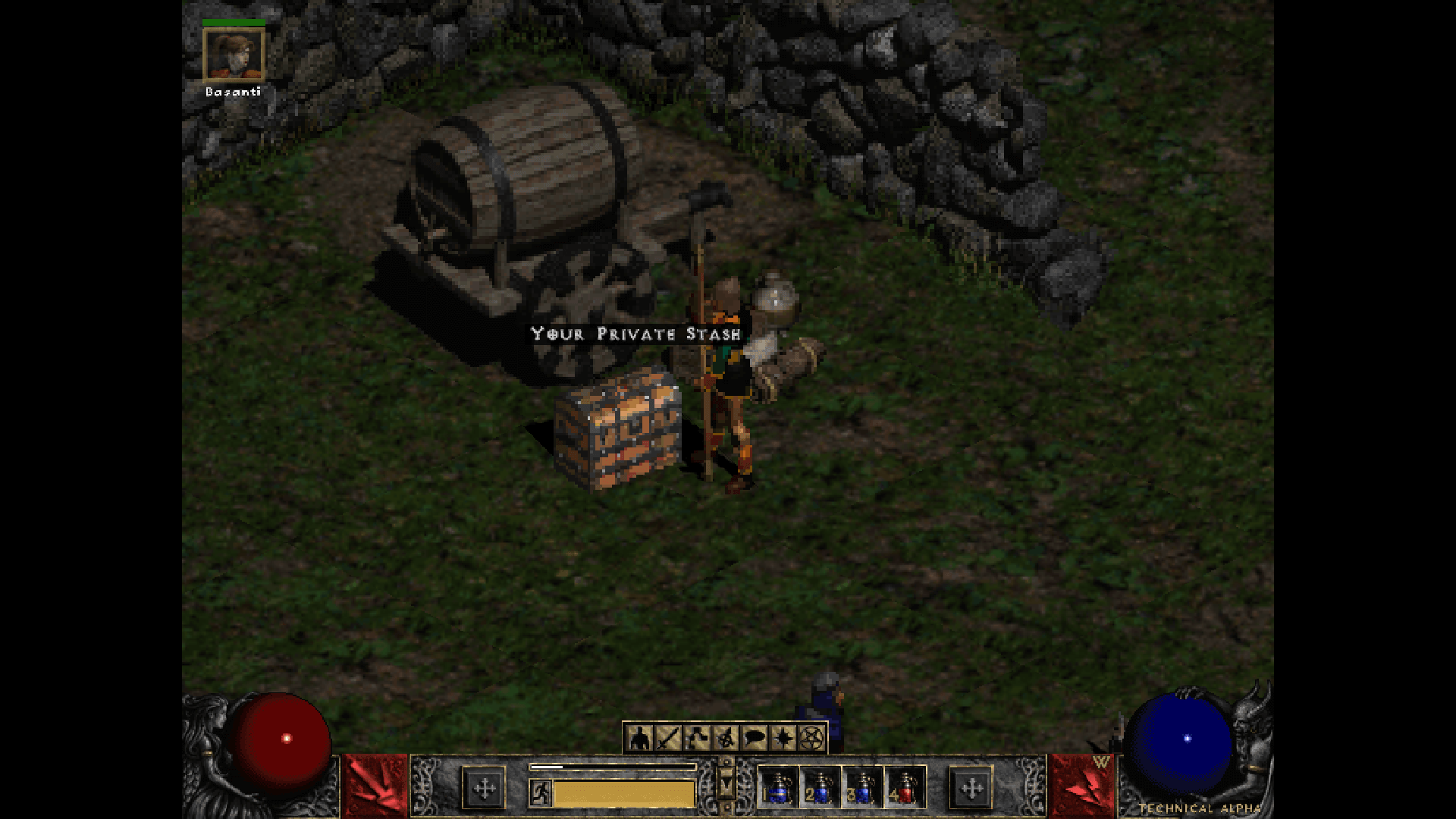Toggle the automap compass star icon

coord(783,737)
